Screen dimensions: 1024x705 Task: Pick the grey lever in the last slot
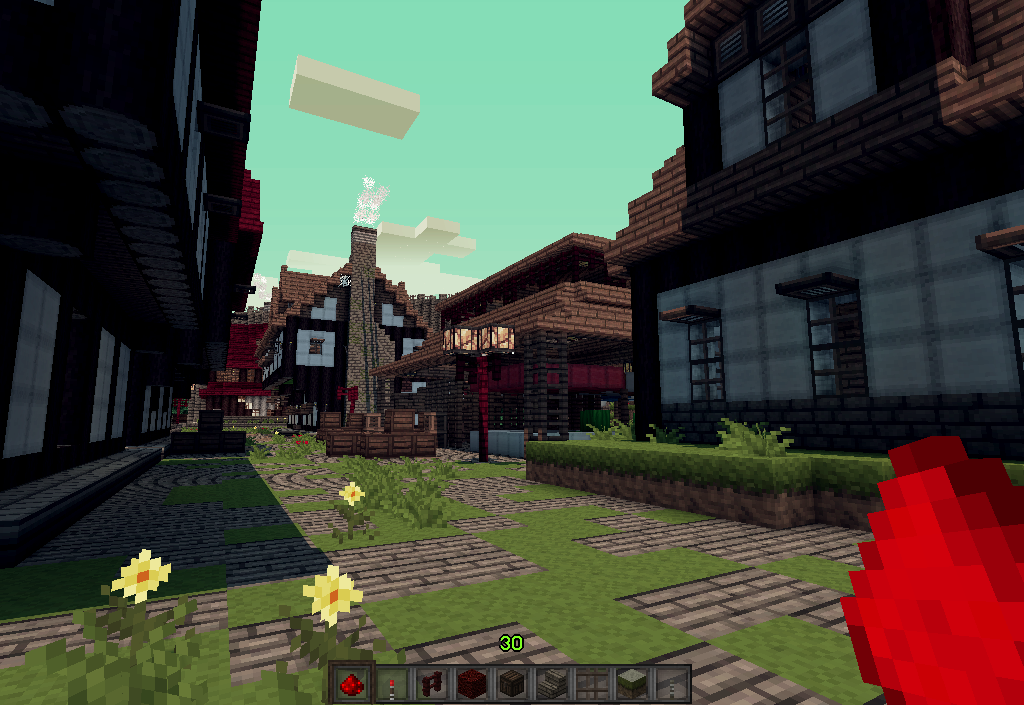click(x=672, y=685)
